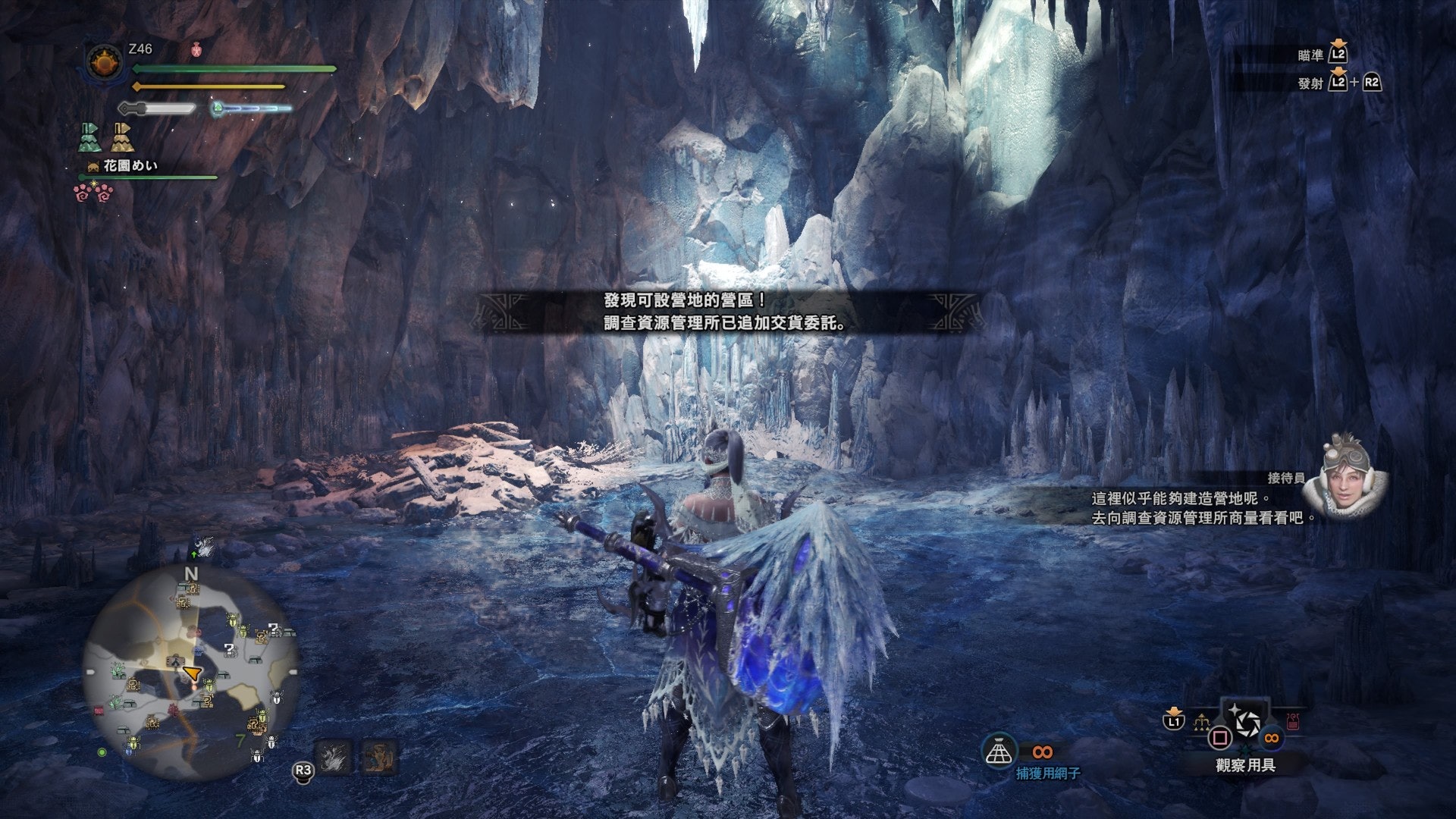Select the orange patterned mantle slot
The width and height of the screenshot is (1456, 819).
point(378,756)
